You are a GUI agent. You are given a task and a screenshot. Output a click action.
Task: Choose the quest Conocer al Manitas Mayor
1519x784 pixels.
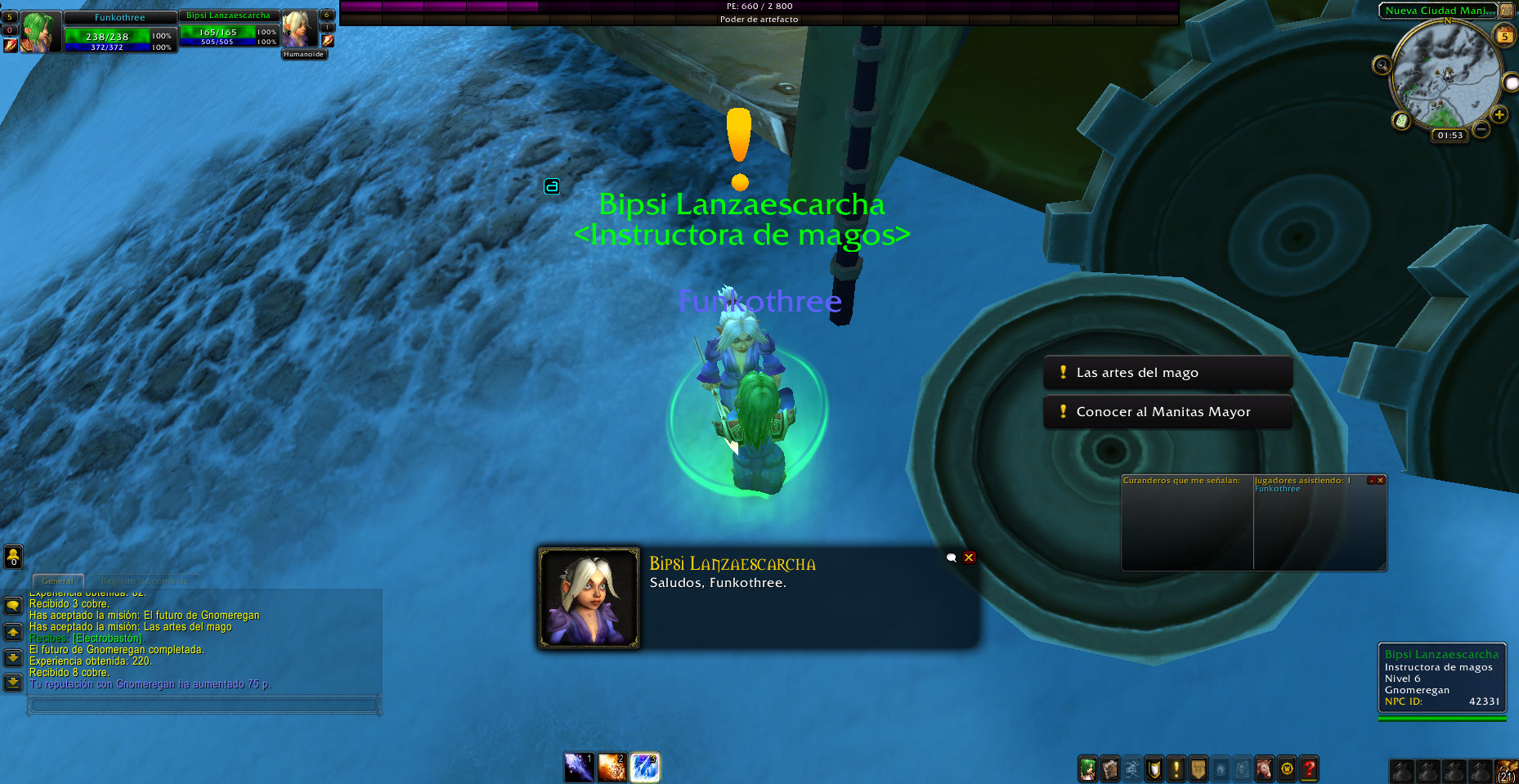click(1167, 412)
